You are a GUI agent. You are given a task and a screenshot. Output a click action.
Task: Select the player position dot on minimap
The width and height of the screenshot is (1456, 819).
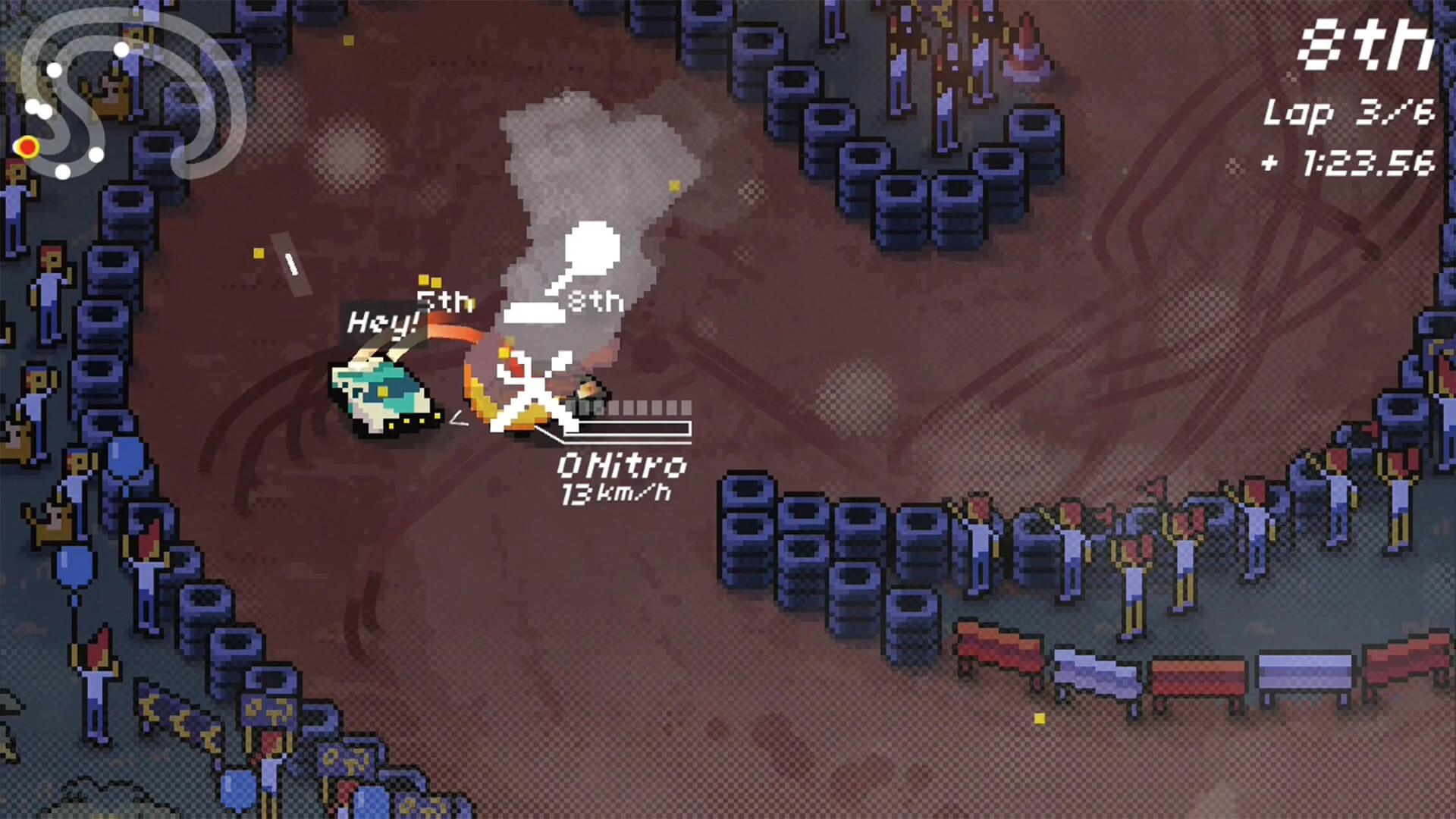tap(30, 147)
